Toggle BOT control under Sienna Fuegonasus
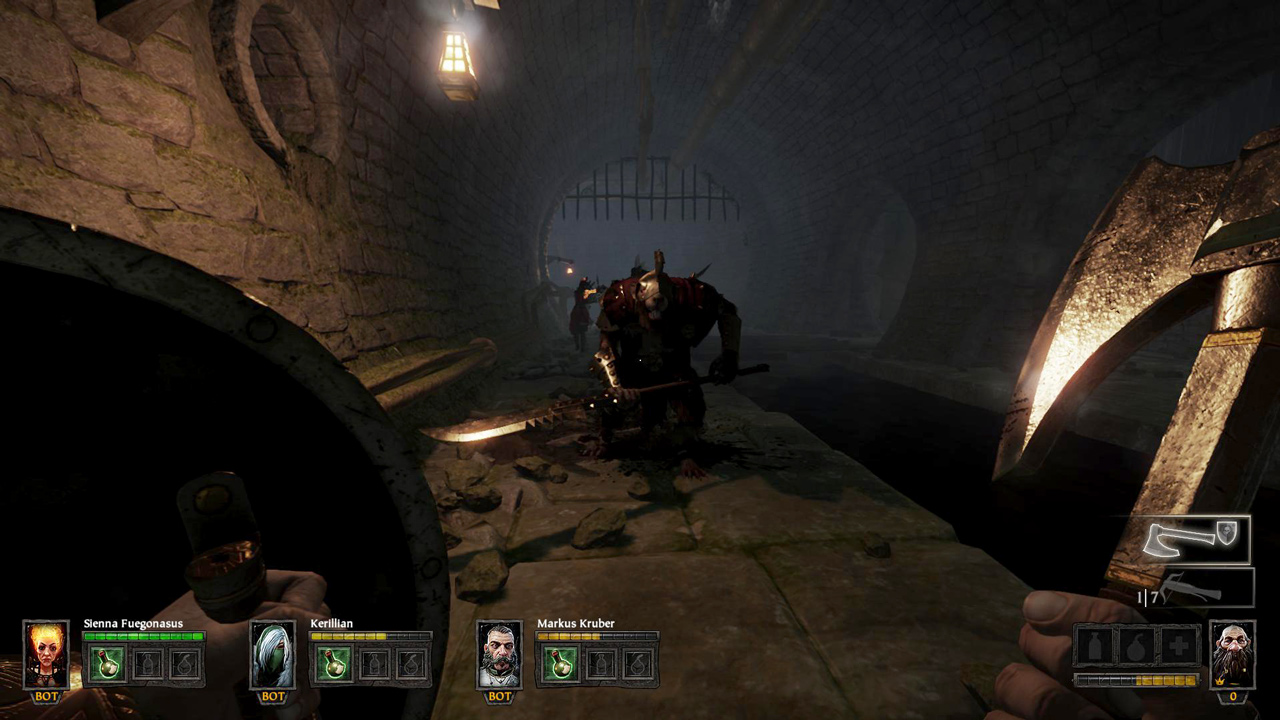This screenshot has width=1280, height=720. coord(46,696)
